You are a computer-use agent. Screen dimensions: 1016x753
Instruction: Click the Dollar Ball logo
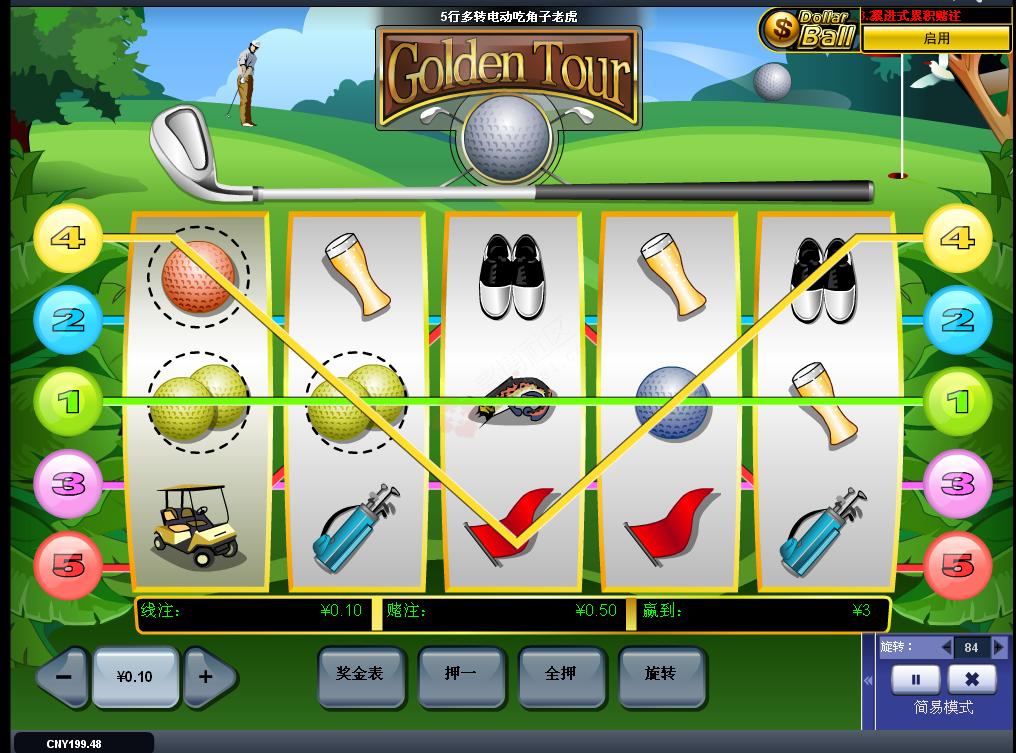click(808, 30)
